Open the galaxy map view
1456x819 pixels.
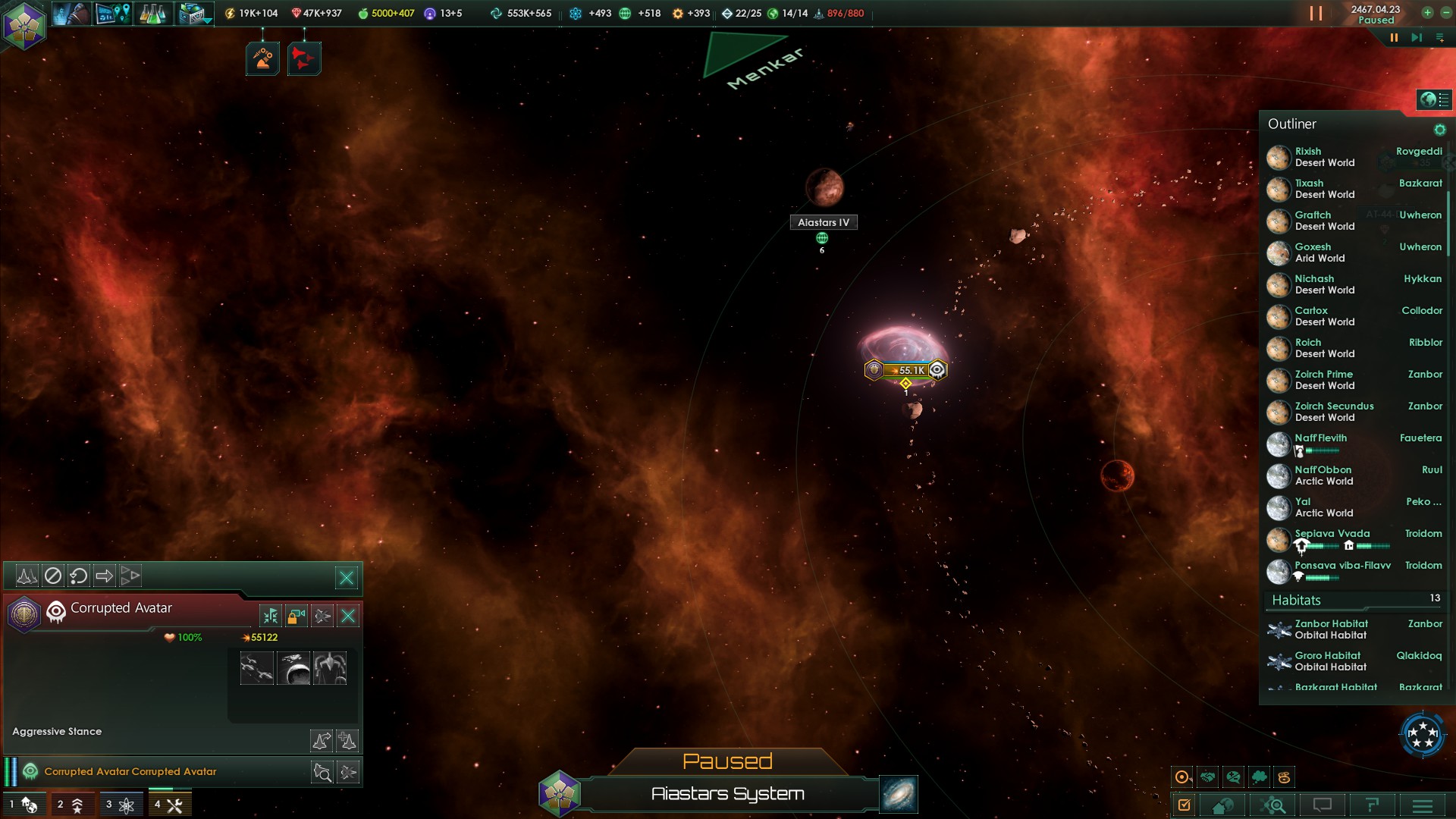tap(899, 794)
